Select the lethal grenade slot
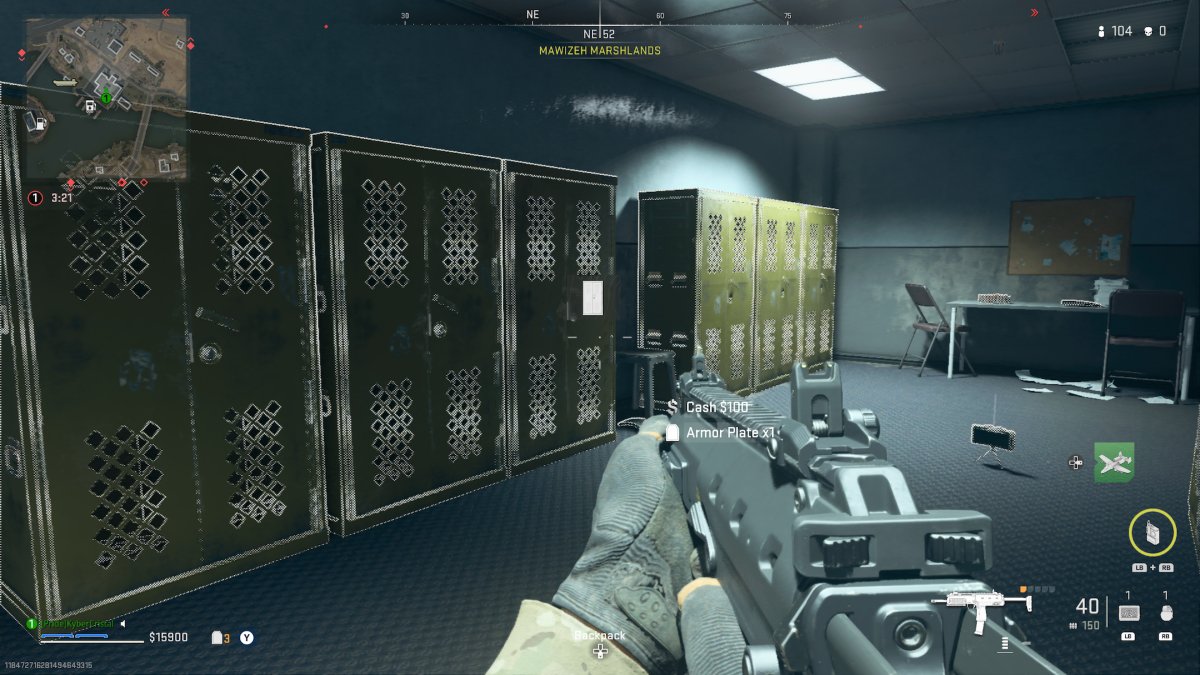This screenshot has width=1200, height=675. [x=1165, y=612]
